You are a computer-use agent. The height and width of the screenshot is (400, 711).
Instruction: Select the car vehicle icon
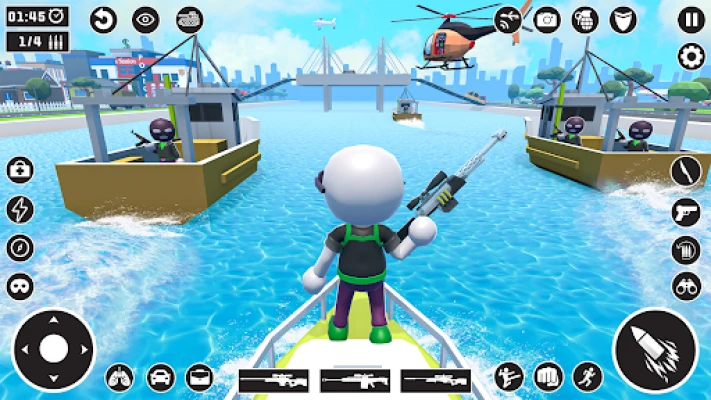(160, 378)
